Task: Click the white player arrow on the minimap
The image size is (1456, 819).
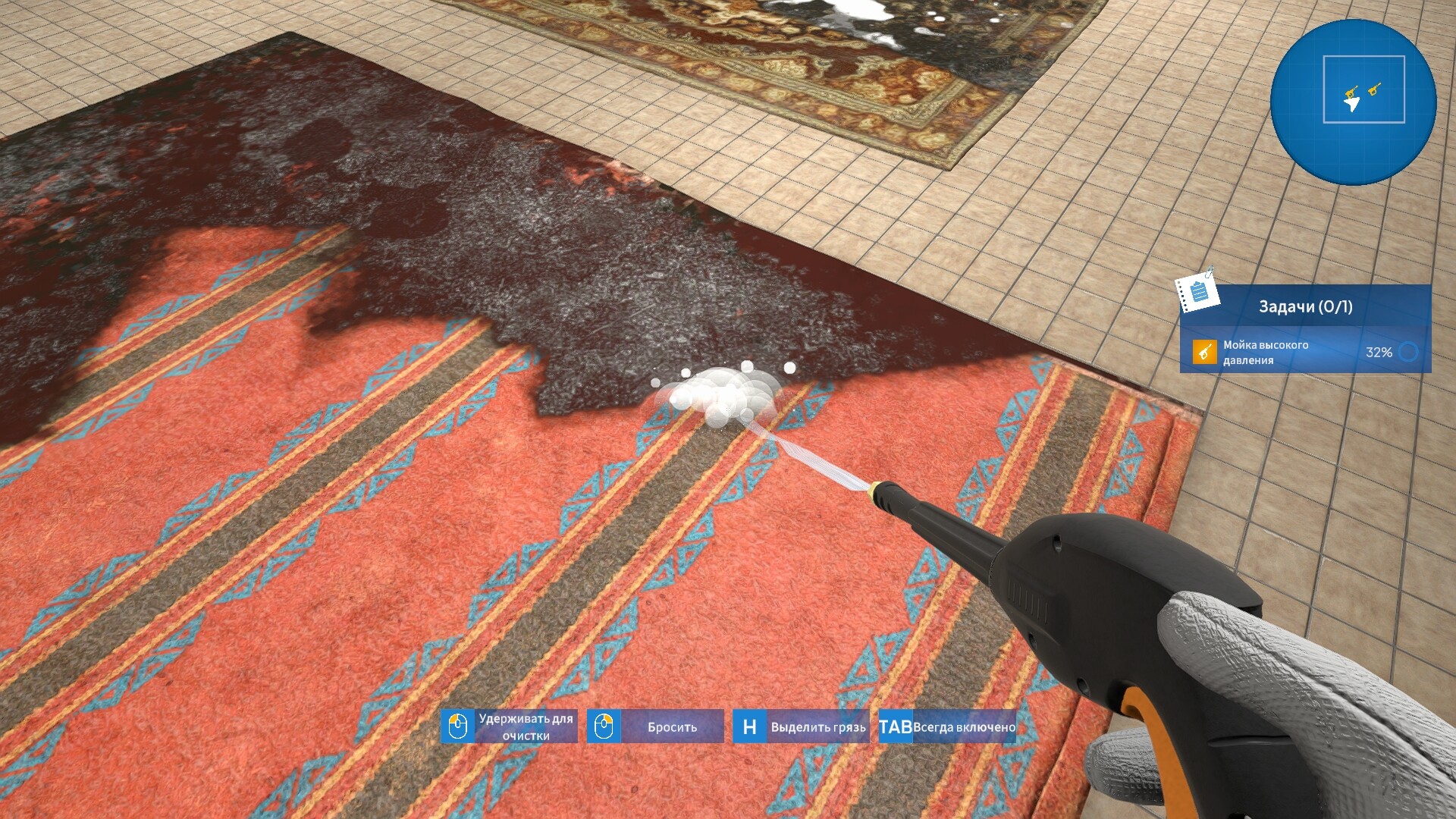Action: (x=1351, y=104)
